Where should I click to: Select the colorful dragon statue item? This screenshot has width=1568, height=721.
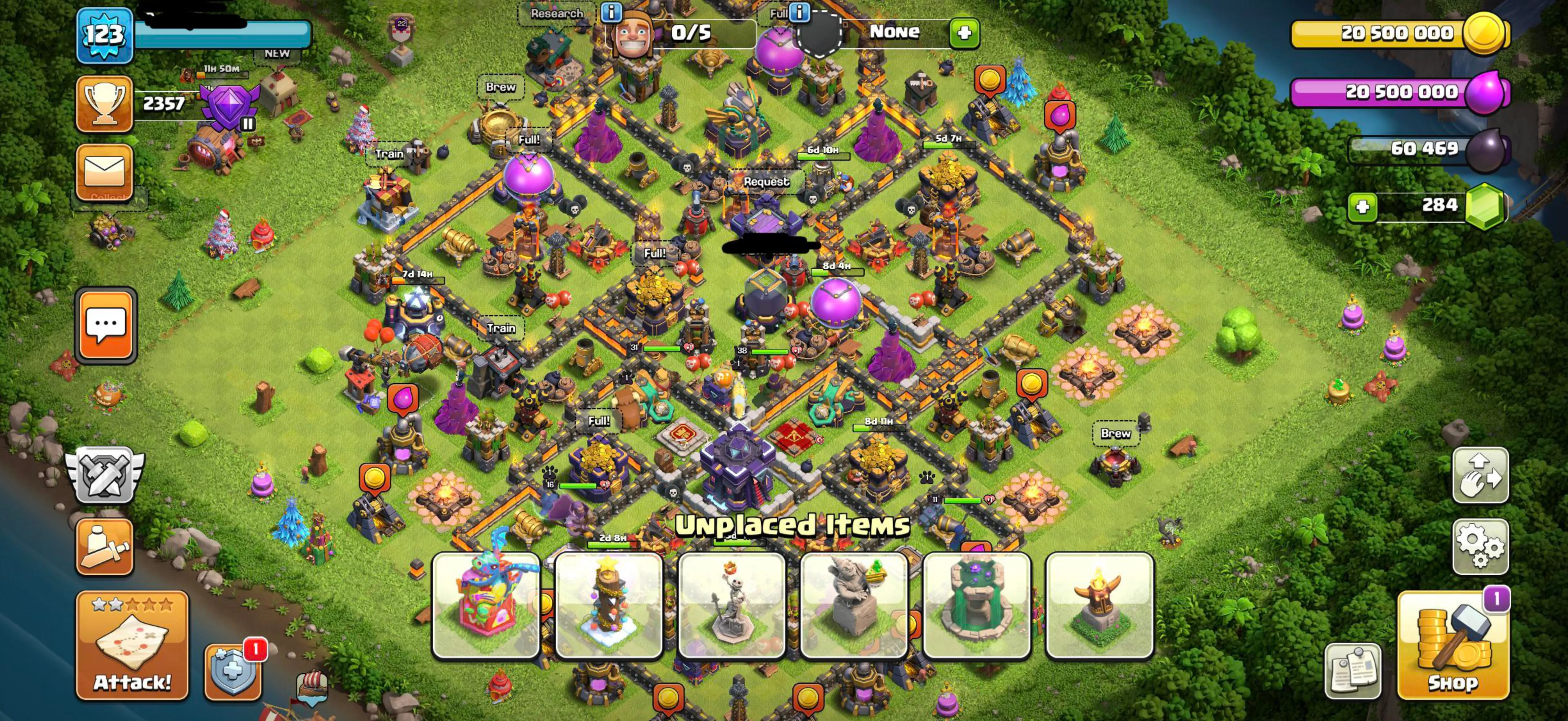(x=486, y=605)
